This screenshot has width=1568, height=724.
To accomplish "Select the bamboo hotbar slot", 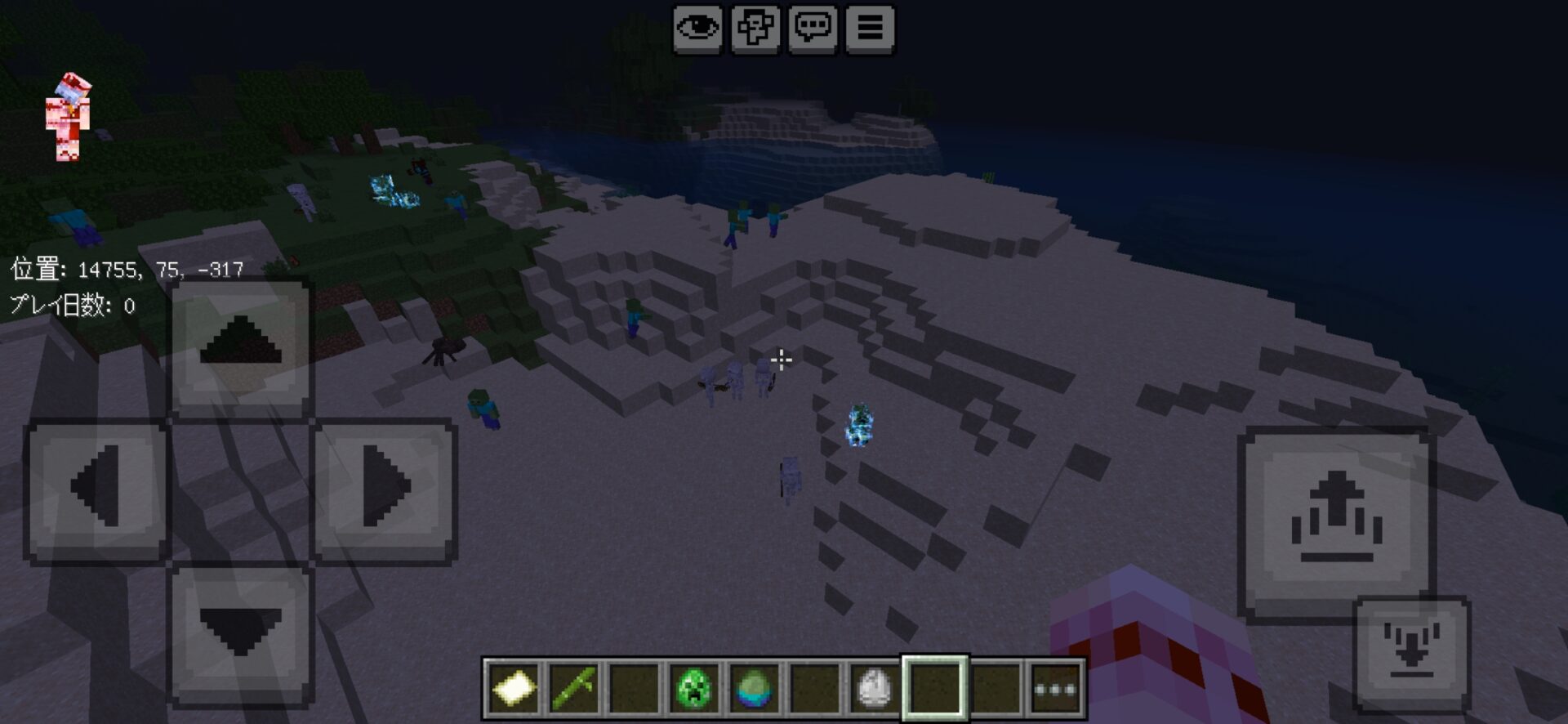I will (573, 688).
